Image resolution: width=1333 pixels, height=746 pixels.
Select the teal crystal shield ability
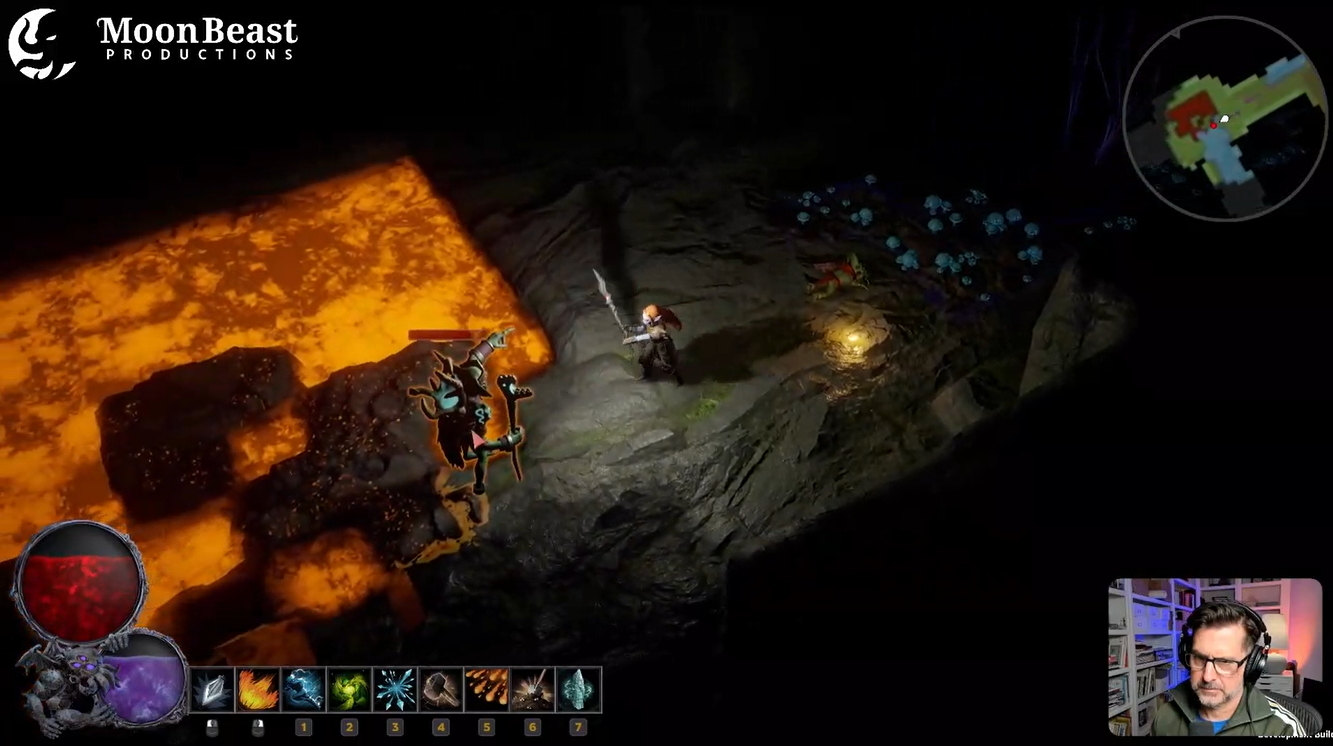pos(578,689)
